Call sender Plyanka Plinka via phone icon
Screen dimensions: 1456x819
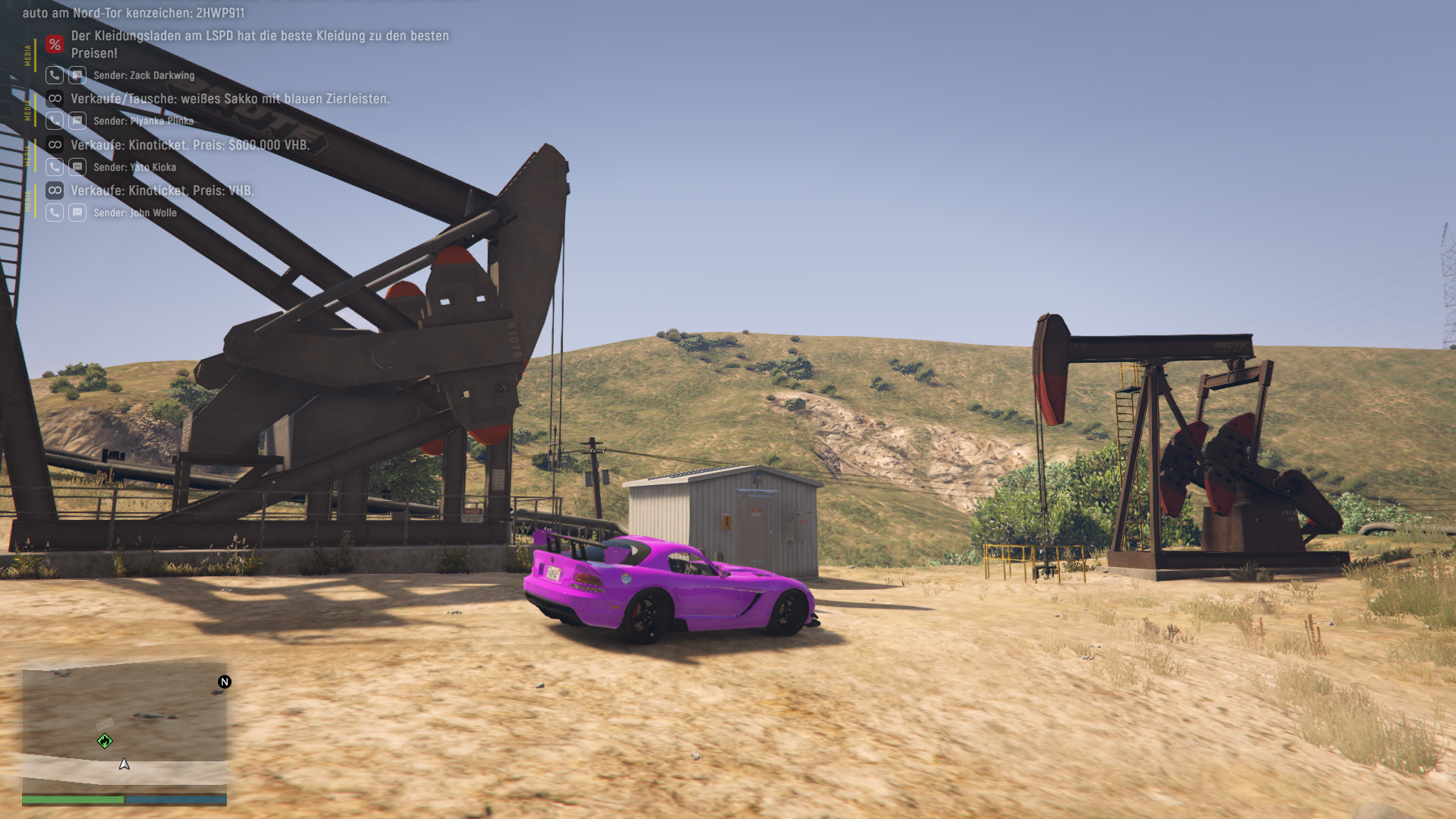(54, 121)
